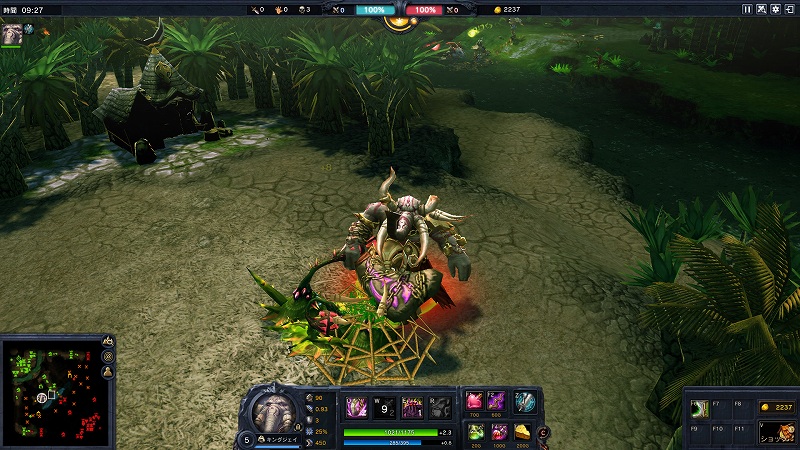This screenshot has width=800, height=450.
Task: Open the crossed-swords magnifier panel
Action: 761,9
